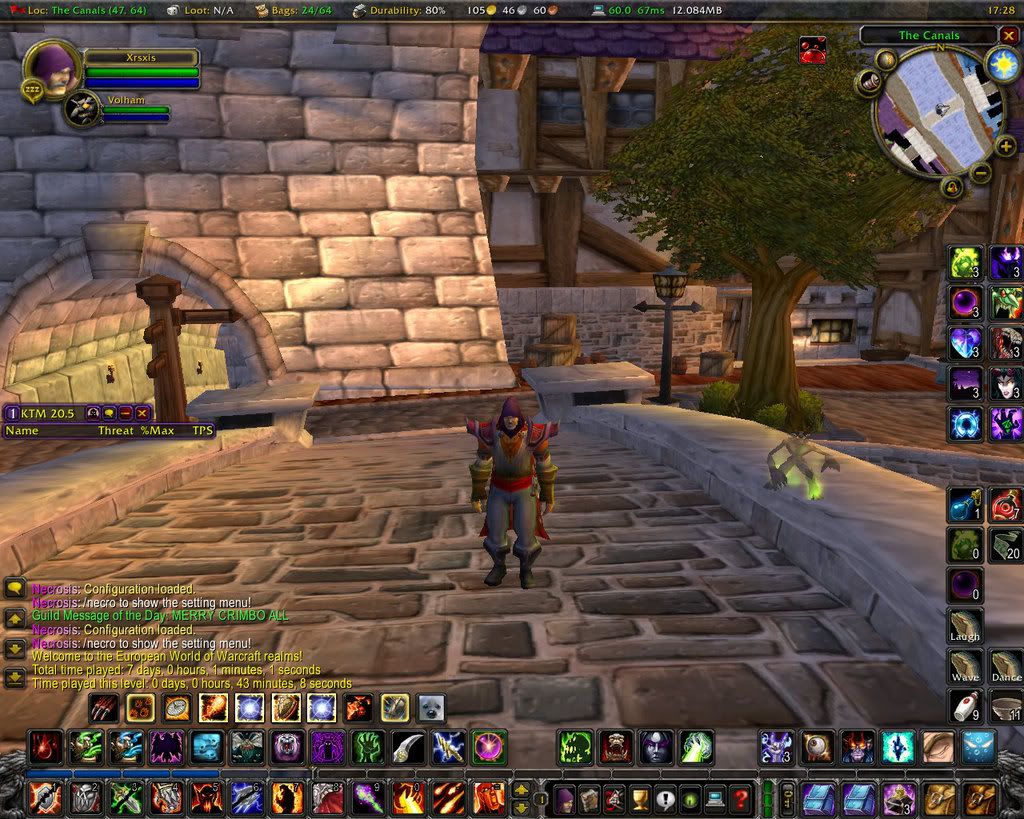Image resolution: width=1024 pixels, height=819 pixels.
Task: Use the Dance emote button
Action: pos(1006,667)
